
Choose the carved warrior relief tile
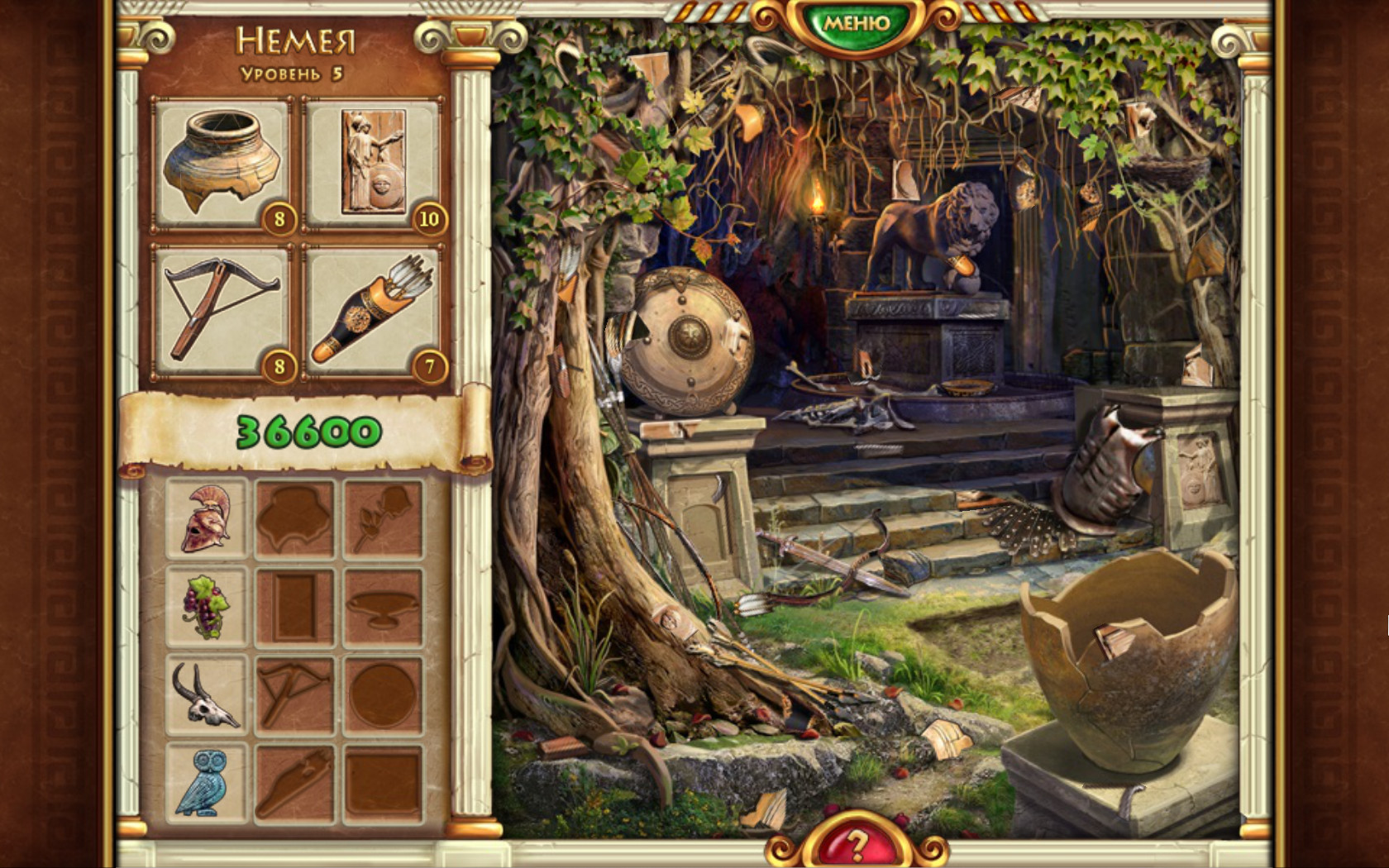[x=373, y=163]
